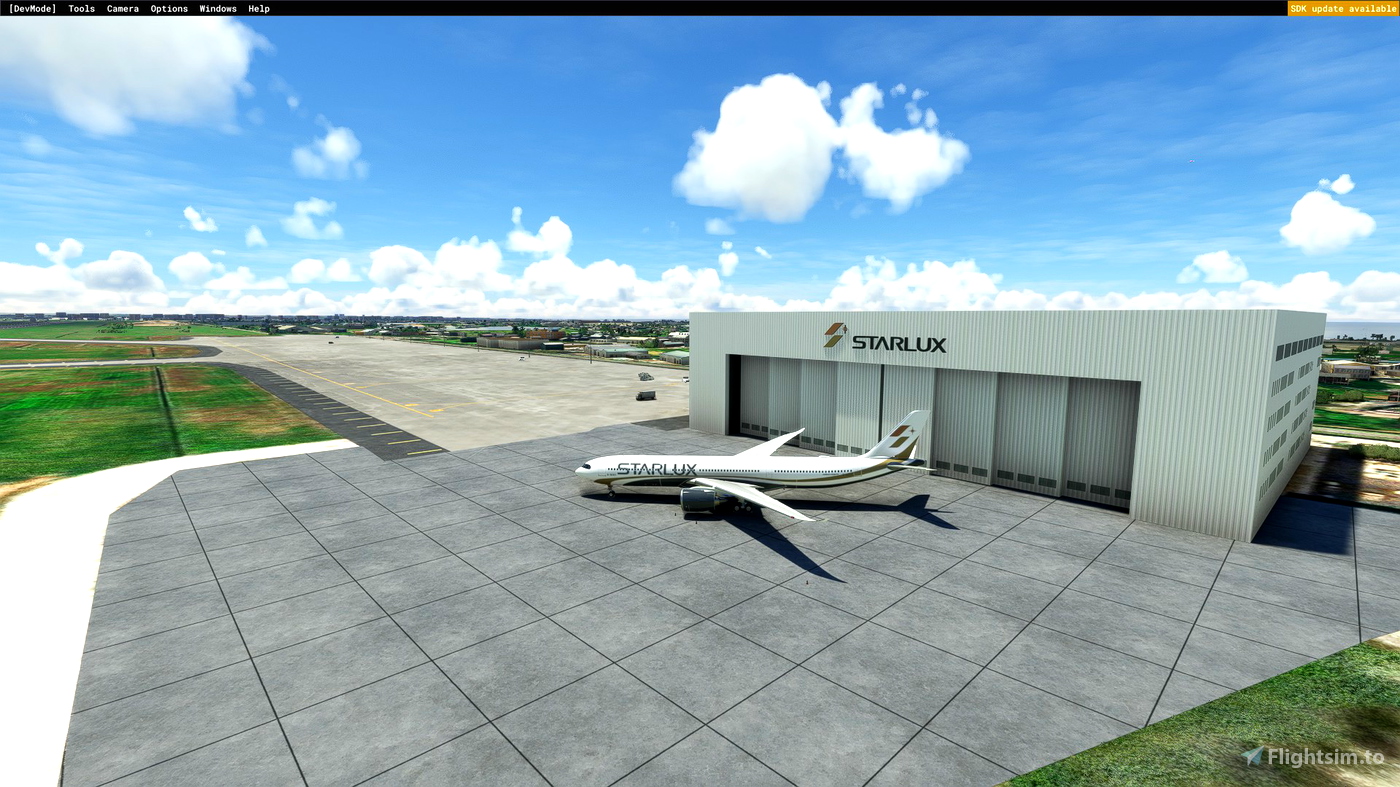Open the Options dropdown menu
Viewport: 1400px width, 787px height.
pos(168,8)
